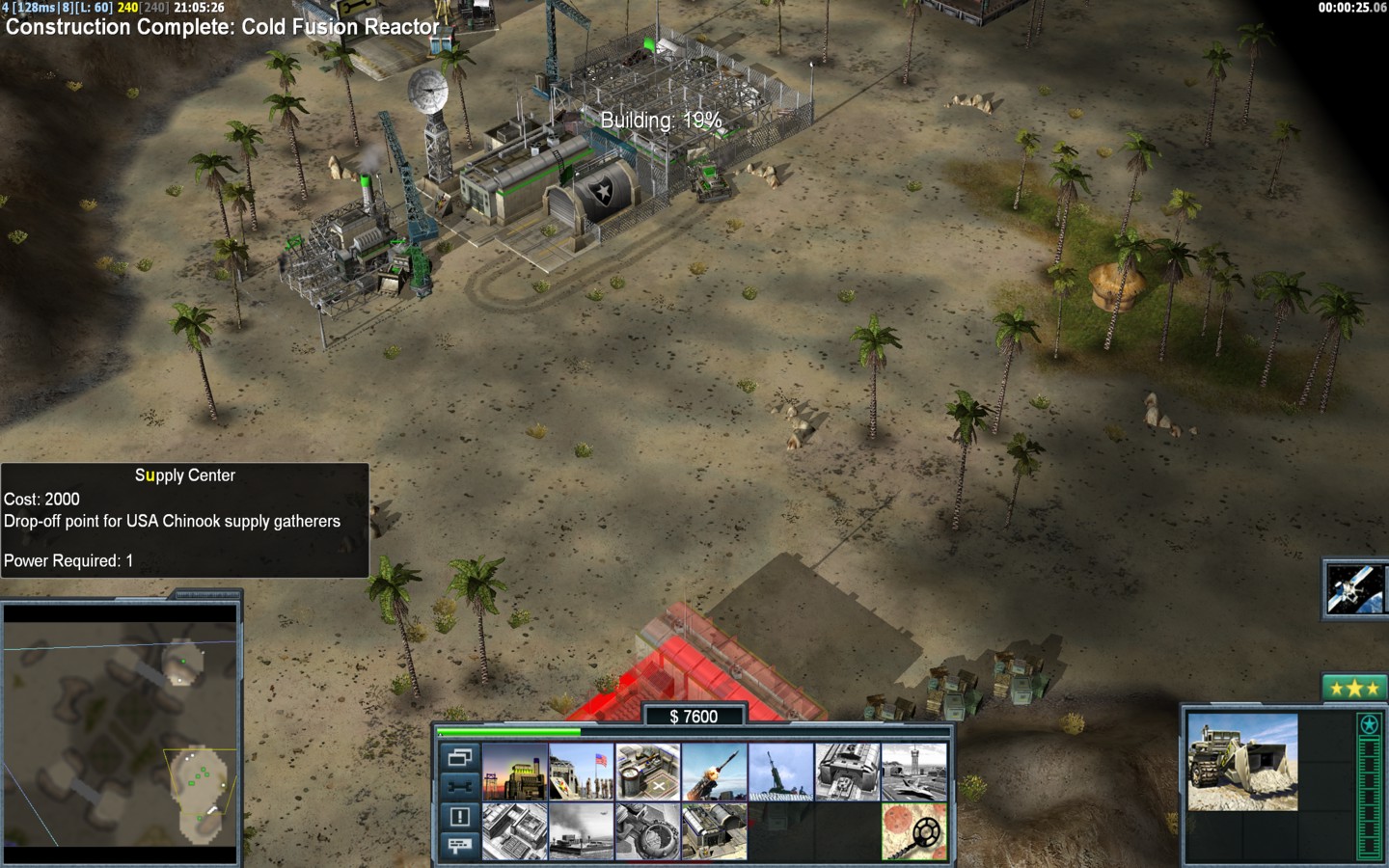The image size is (1389, 868).
Task: Select the Command Center build icon
Action: [715, 830]
